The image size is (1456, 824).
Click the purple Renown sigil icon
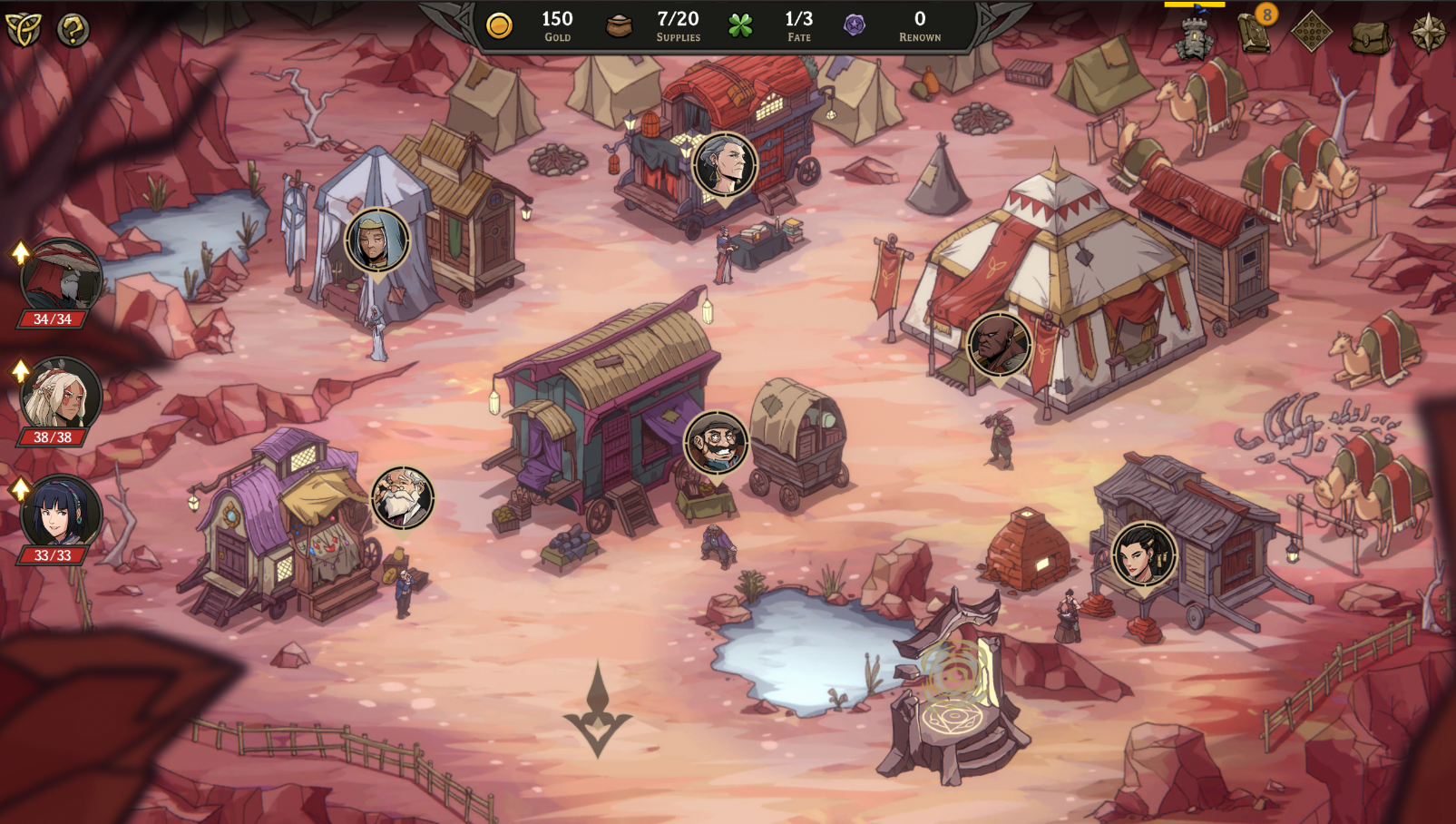(852, 25)
